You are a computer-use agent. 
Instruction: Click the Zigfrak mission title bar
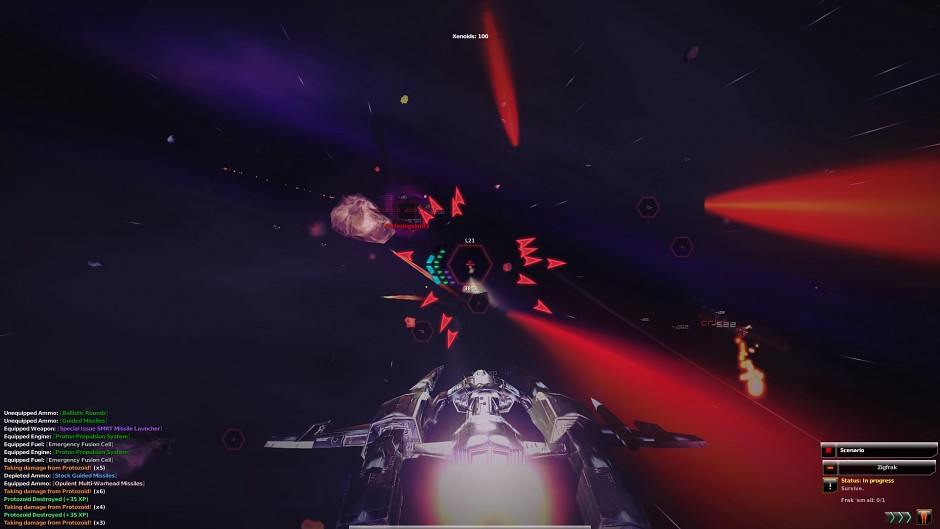tap(886, 467)
